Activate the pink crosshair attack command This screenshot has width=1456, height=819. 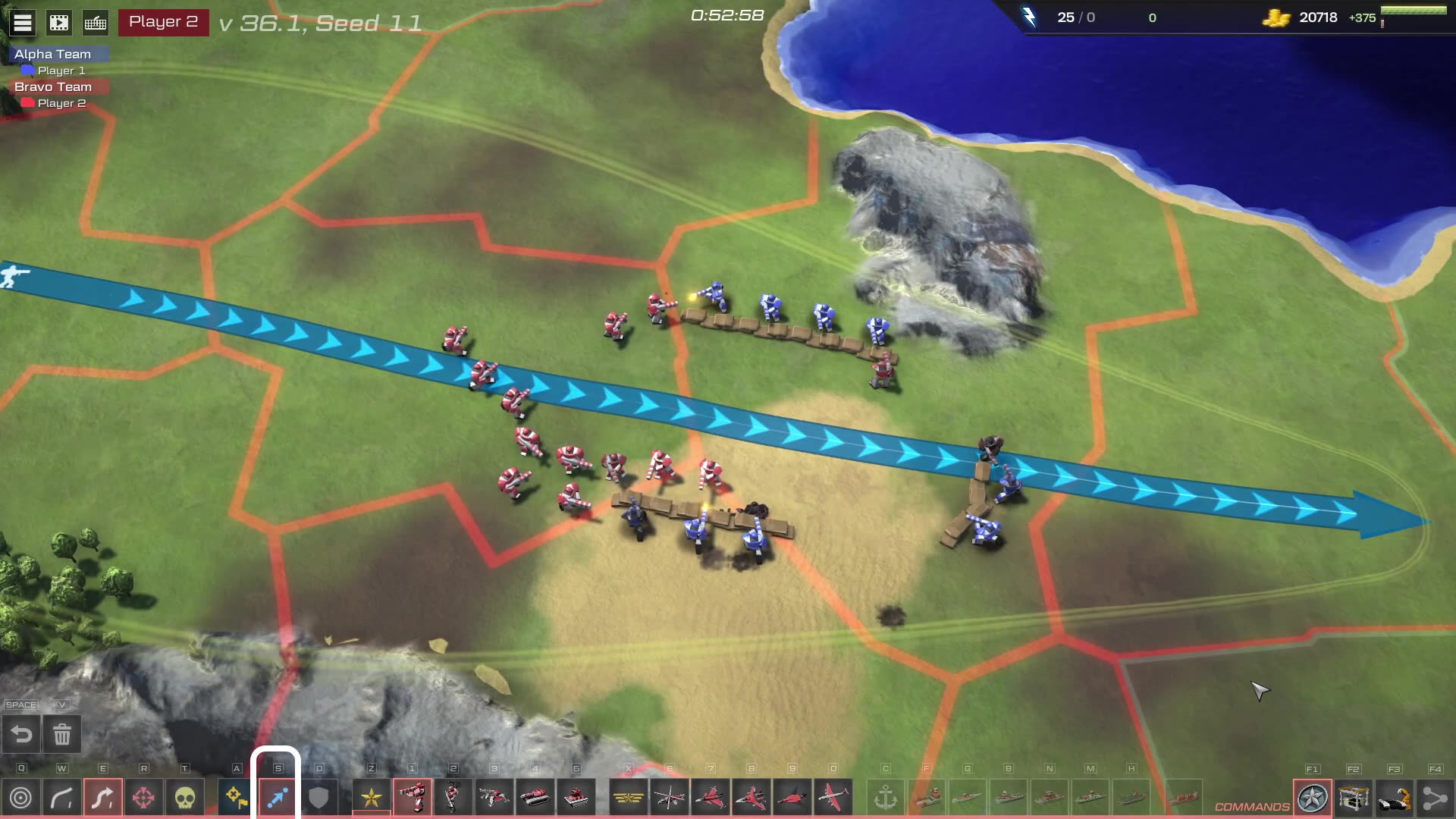point(143,798)
